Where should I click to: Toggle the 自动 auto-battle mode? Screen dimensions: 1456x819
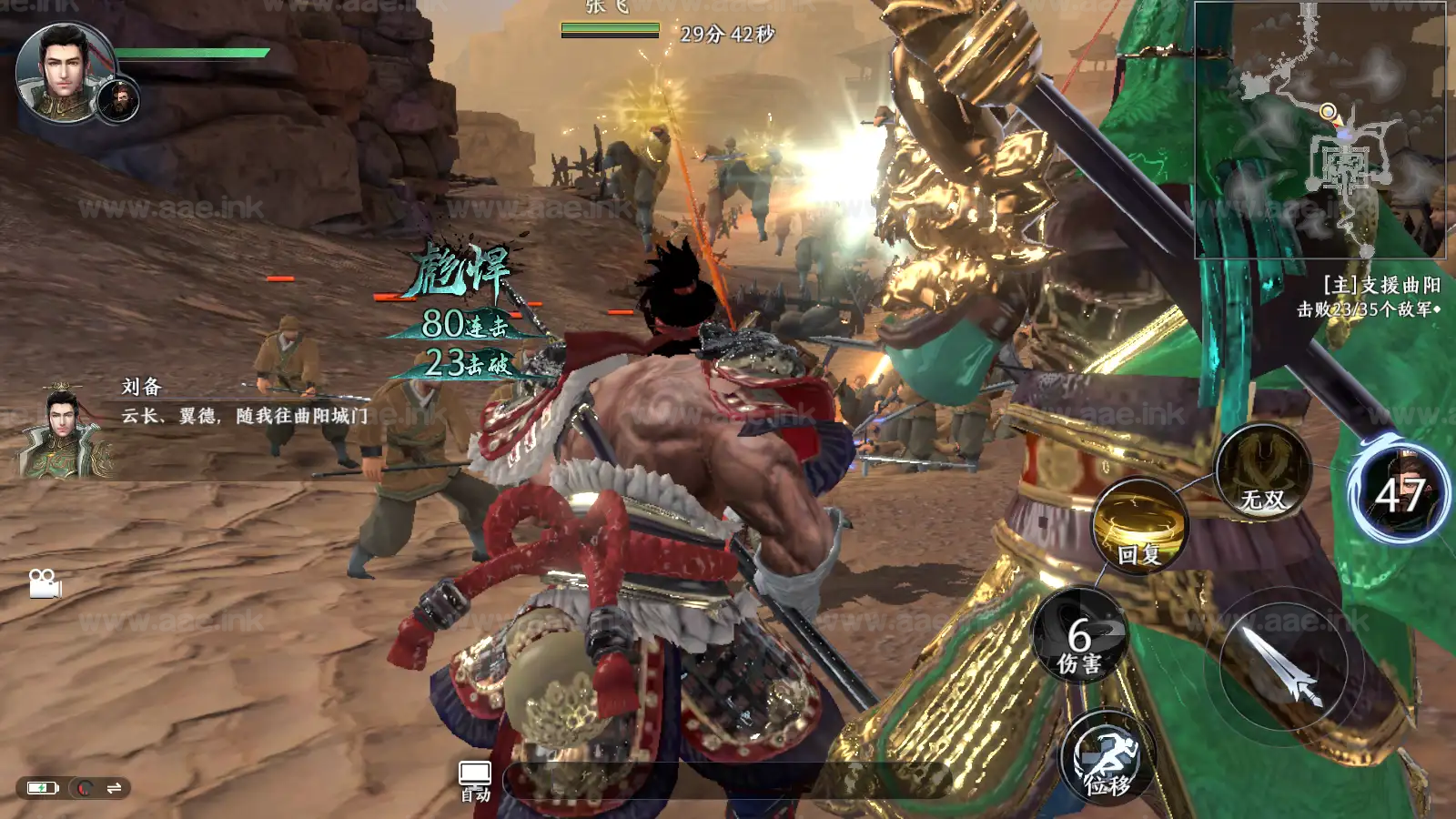[x=475, y=780]
